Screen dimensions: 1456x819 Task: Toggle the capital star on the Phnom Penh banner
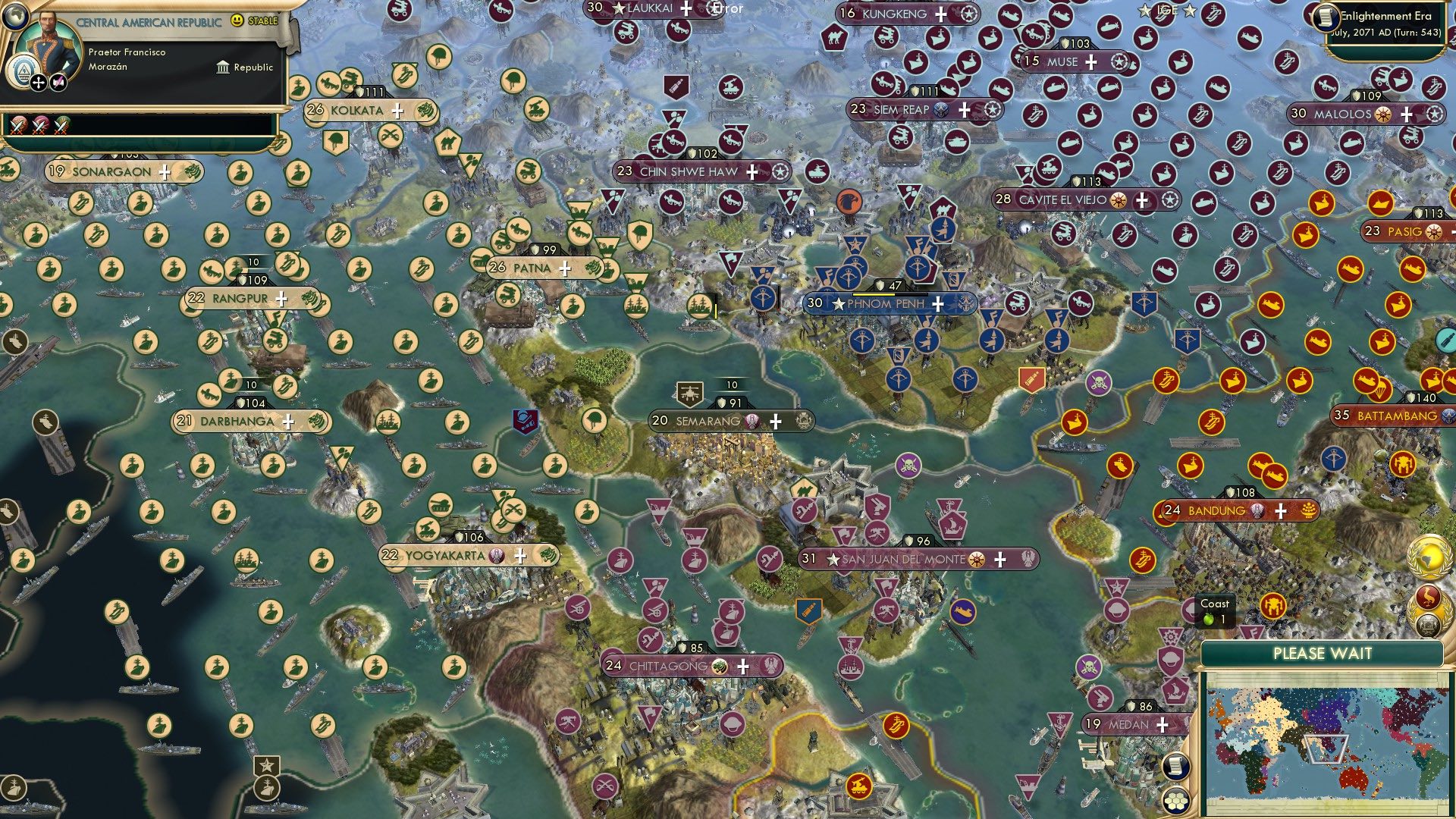837,303
